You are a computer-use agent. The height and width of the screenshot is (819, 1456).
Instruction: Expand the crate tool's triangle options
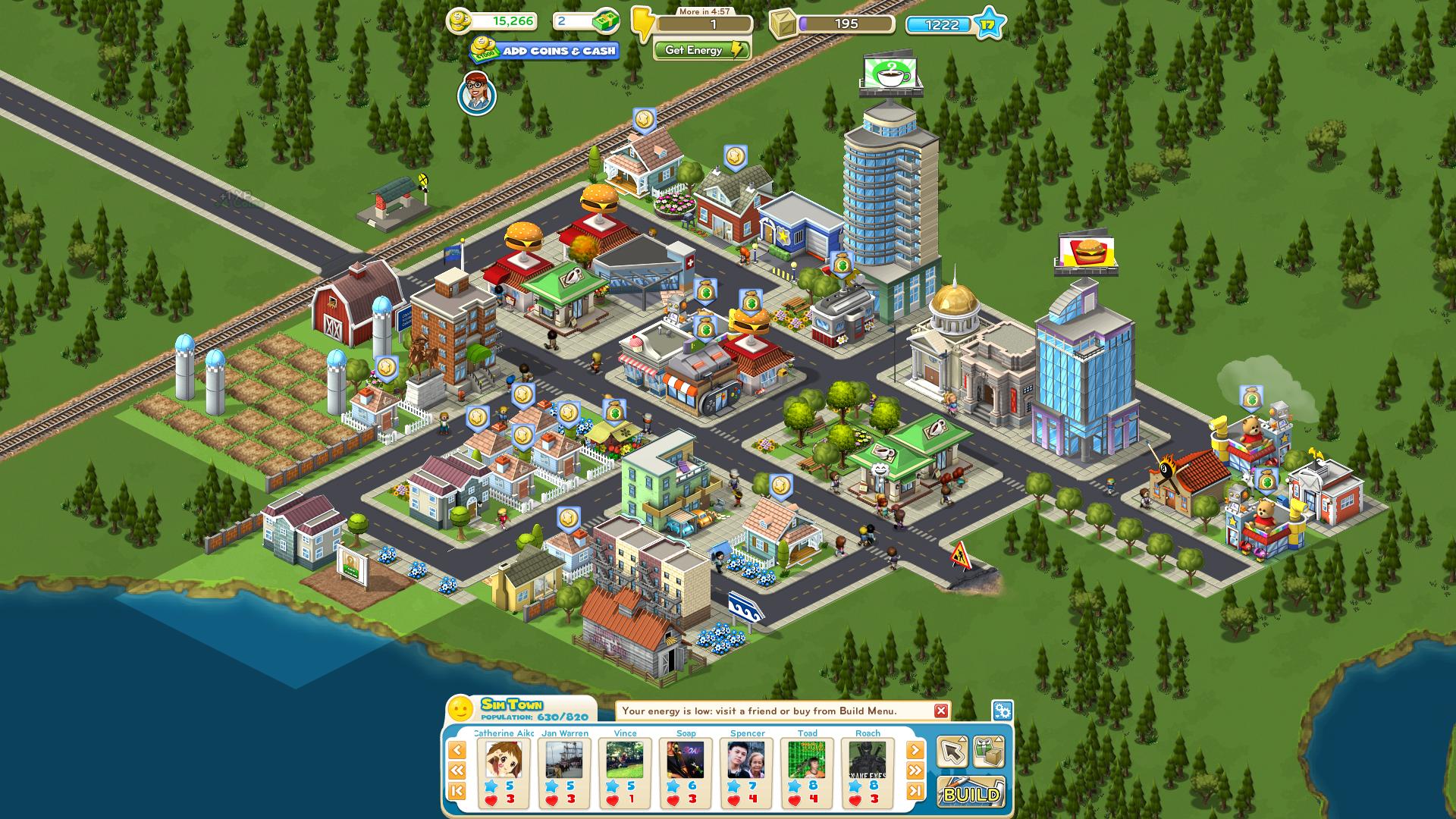tap(999, 739)
